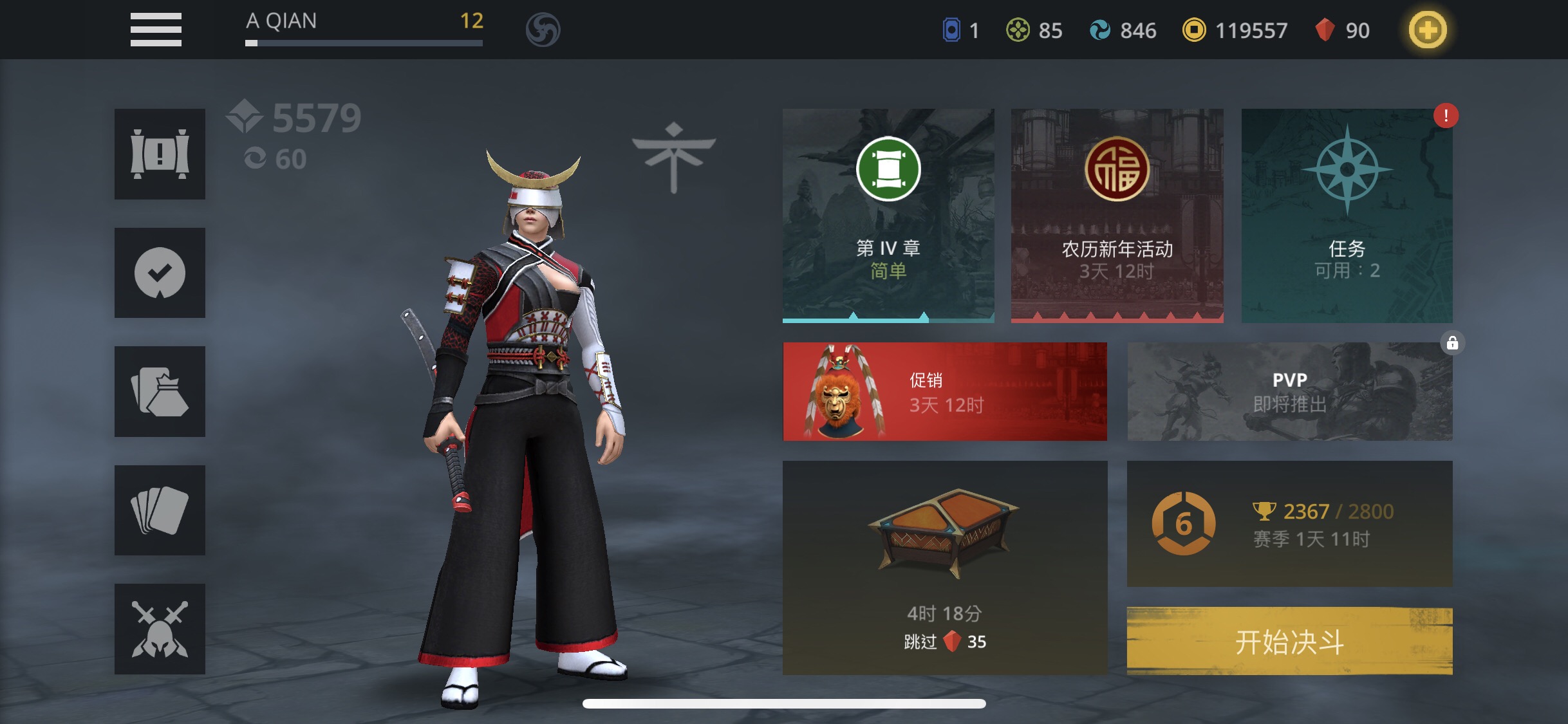Screen dimensions: 1568x724
Task: Tap the experience progress bar under A QIAN
Action: [x=364, y=44]
